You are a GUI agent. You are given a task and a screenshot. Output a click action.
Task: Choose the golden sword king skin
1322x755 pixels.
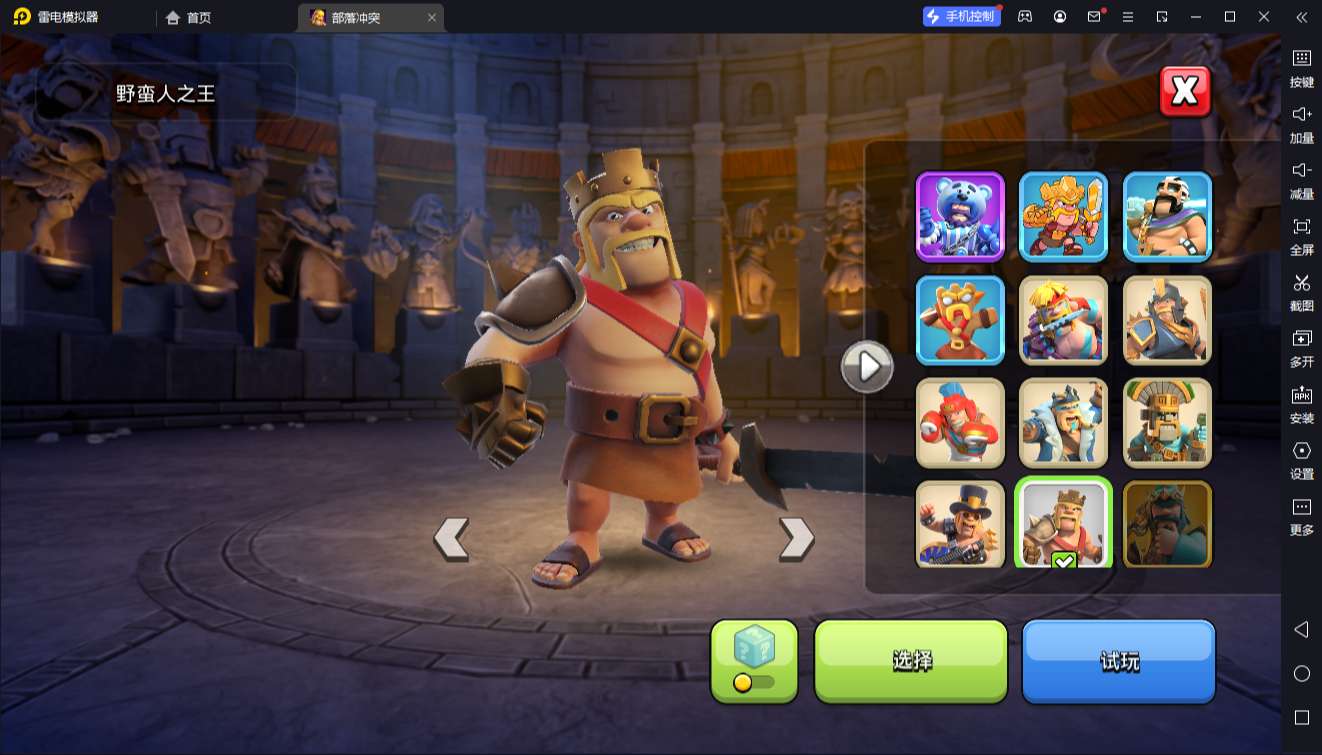(x=1063, y=216)
